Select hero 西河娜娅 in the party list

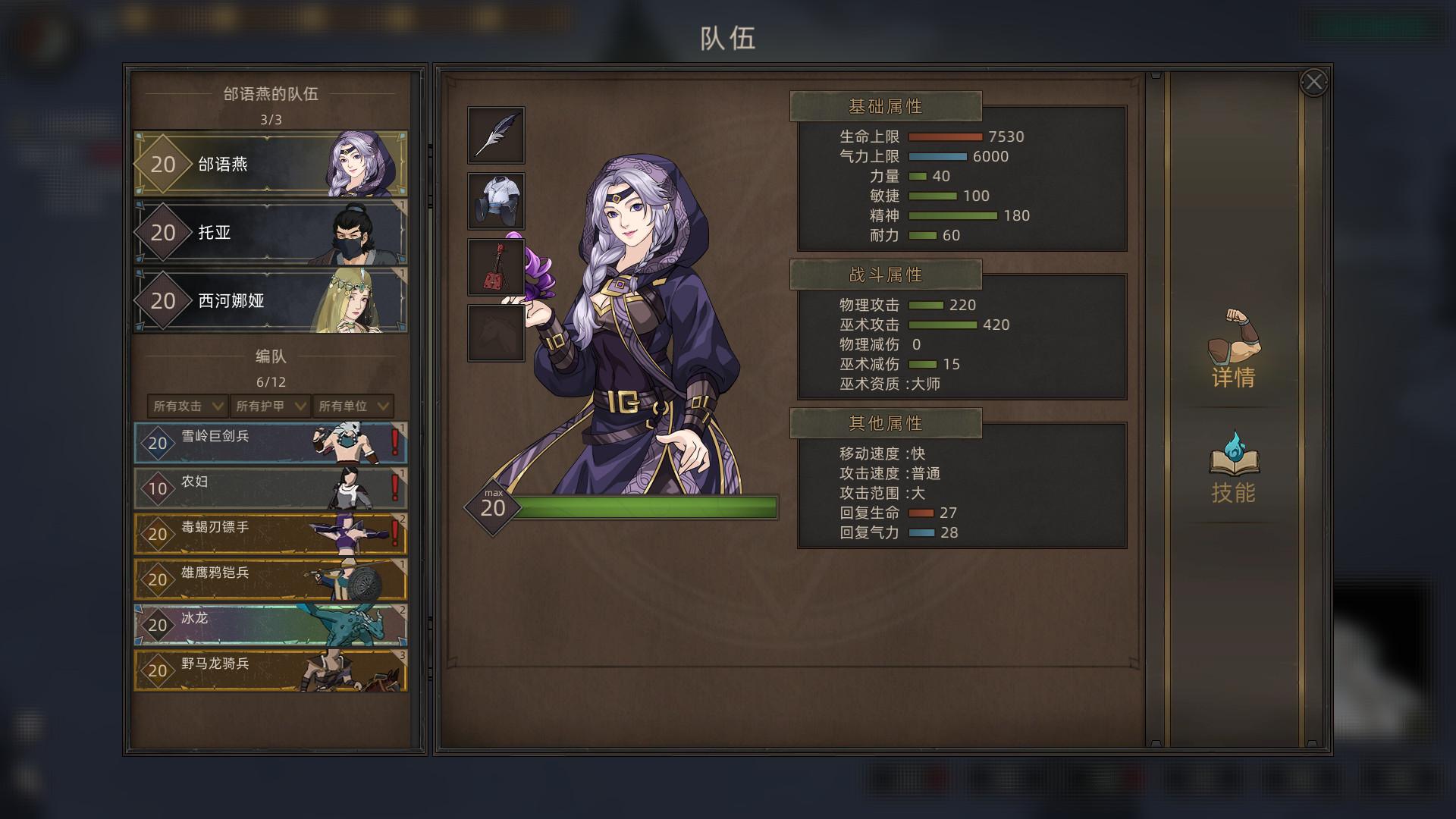point(270,300)
